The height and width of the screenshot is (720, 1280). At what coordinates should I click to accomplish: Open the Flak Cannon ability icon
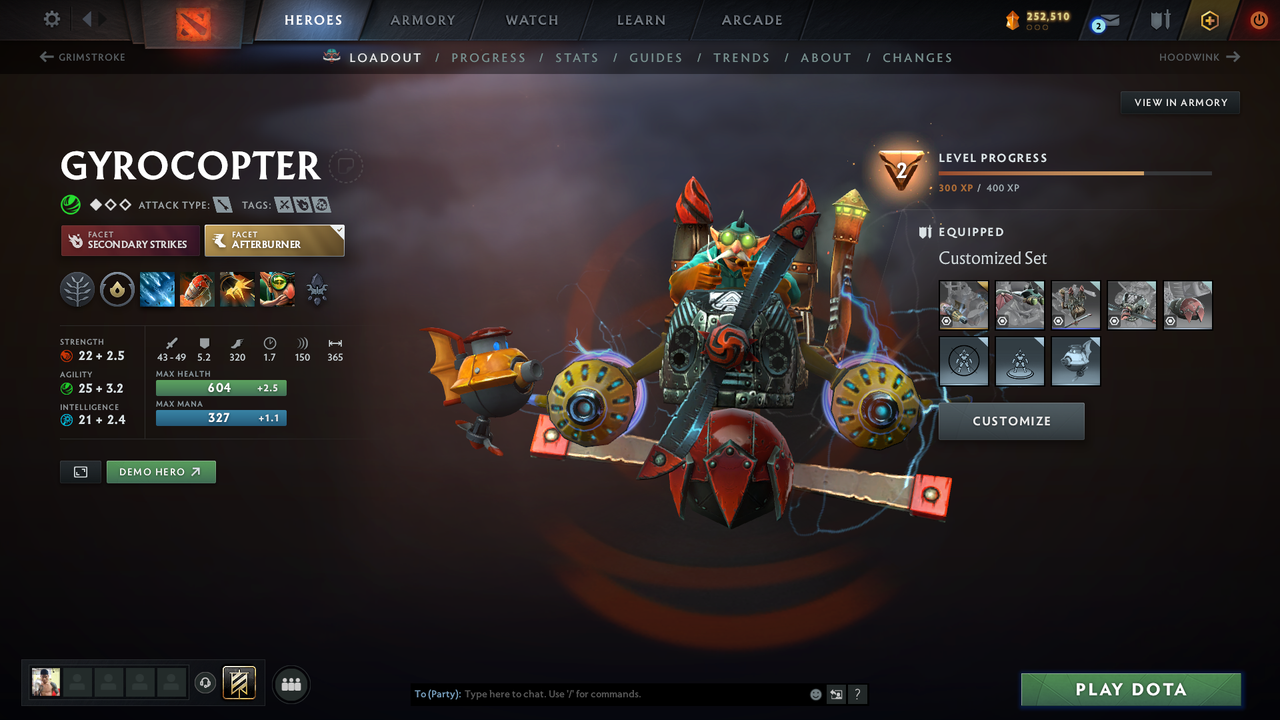[236, 289]
